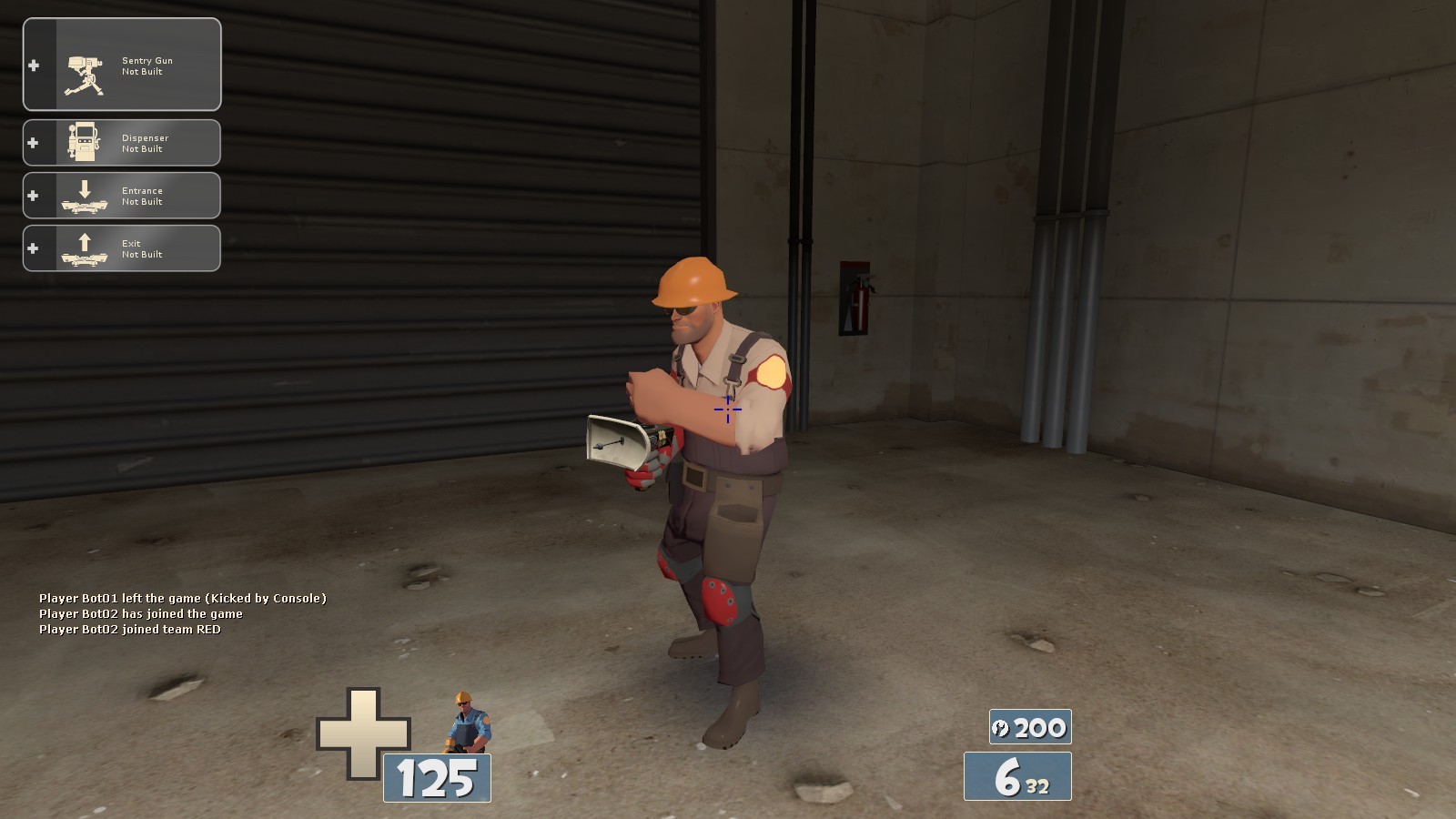The height and width of the screenshot is (819, 1456).
Task: Click the ammo counter showing 6 and 32
Action: (1019, 778)
